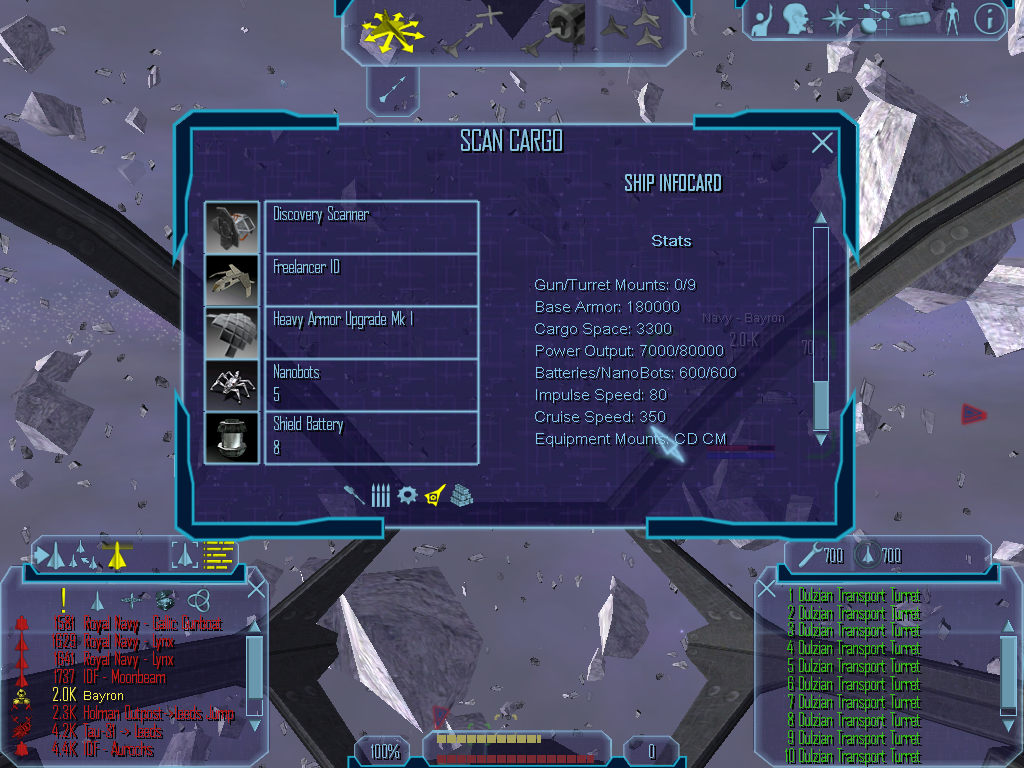Open the nav map star icon
The width and height of the screenshot is (1024, 768).
836,19
